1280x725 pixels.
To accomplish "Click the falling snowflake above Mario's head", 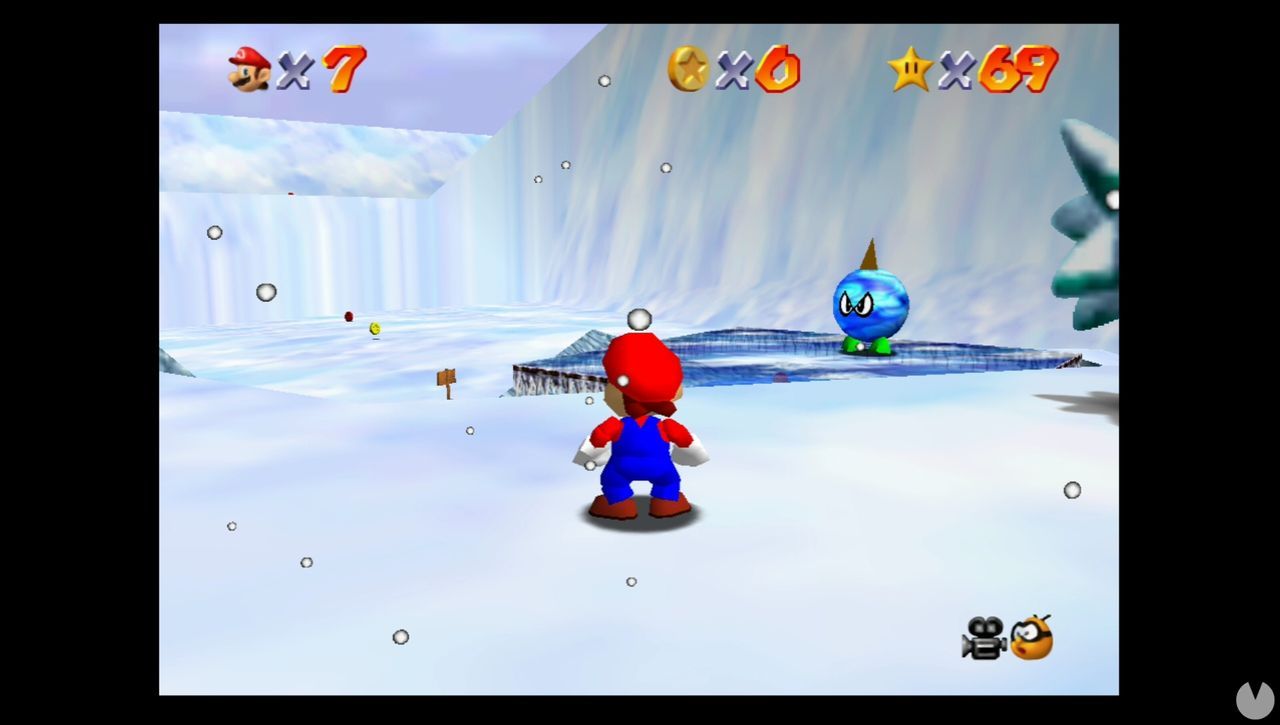I will 638,319.
